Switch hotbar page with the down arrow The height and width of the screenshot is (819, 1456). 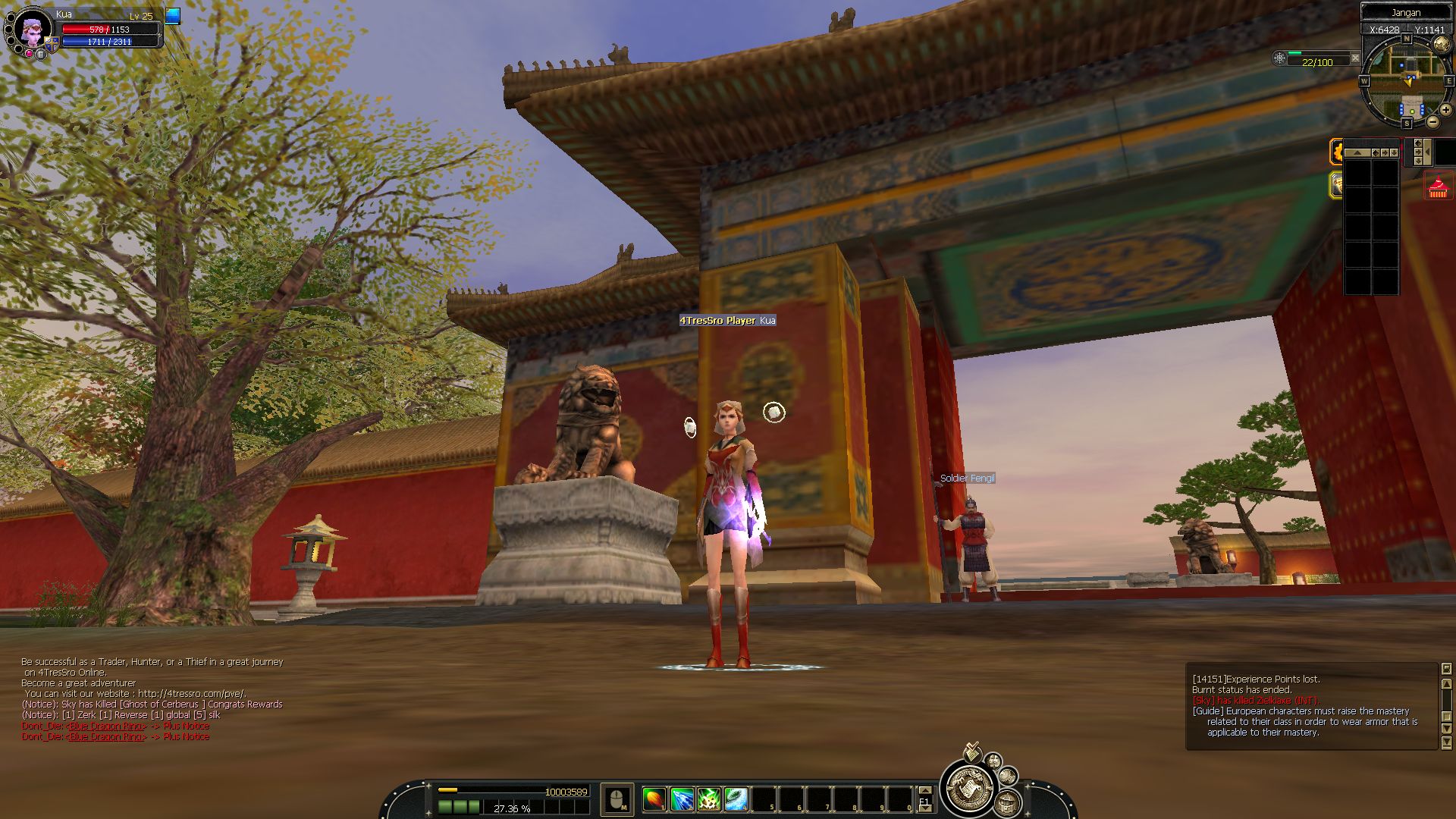tap(924, 808)
